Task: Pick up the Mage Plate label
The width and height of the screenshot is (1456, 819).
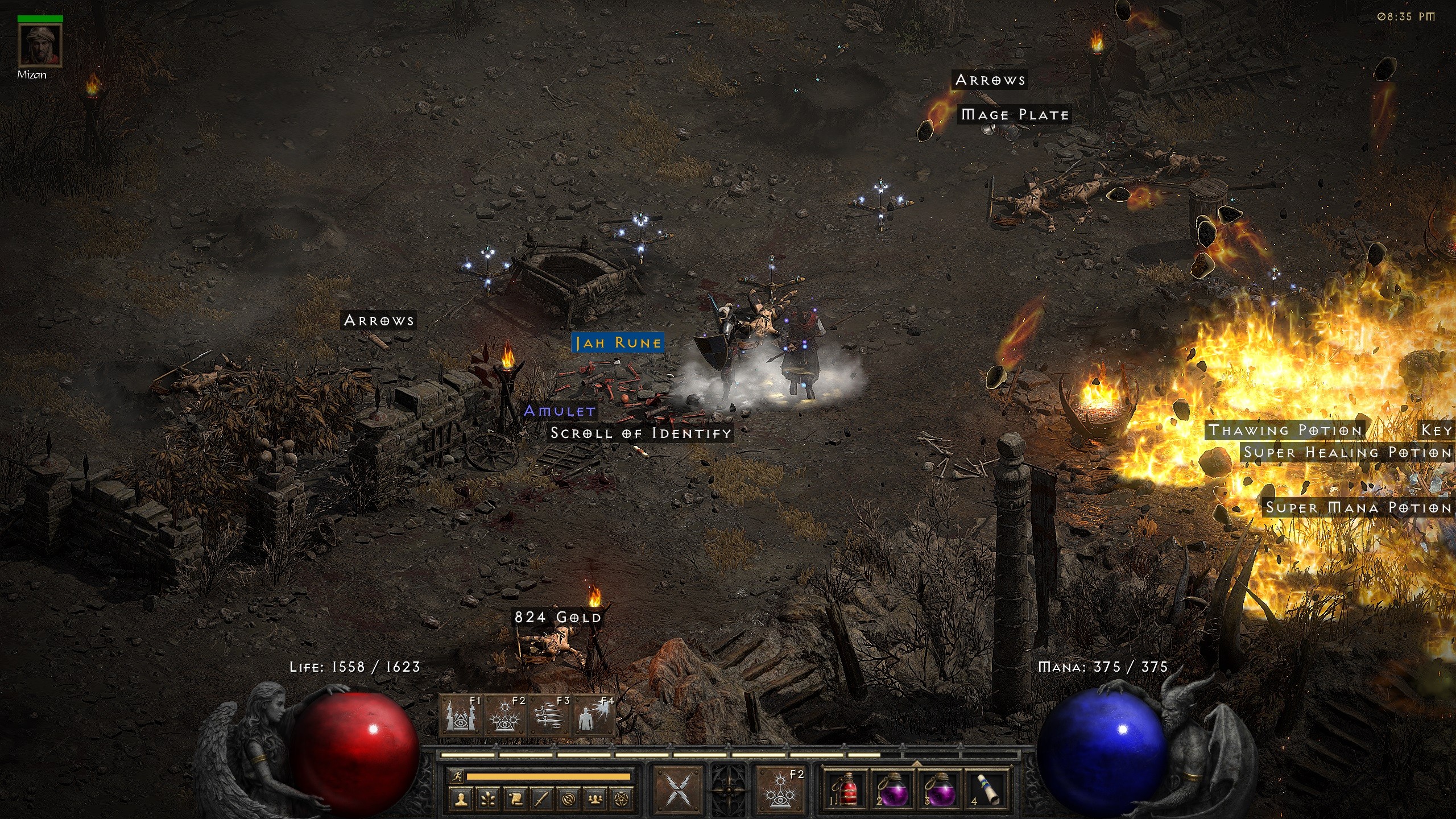Action: [x=1014, y=115]
